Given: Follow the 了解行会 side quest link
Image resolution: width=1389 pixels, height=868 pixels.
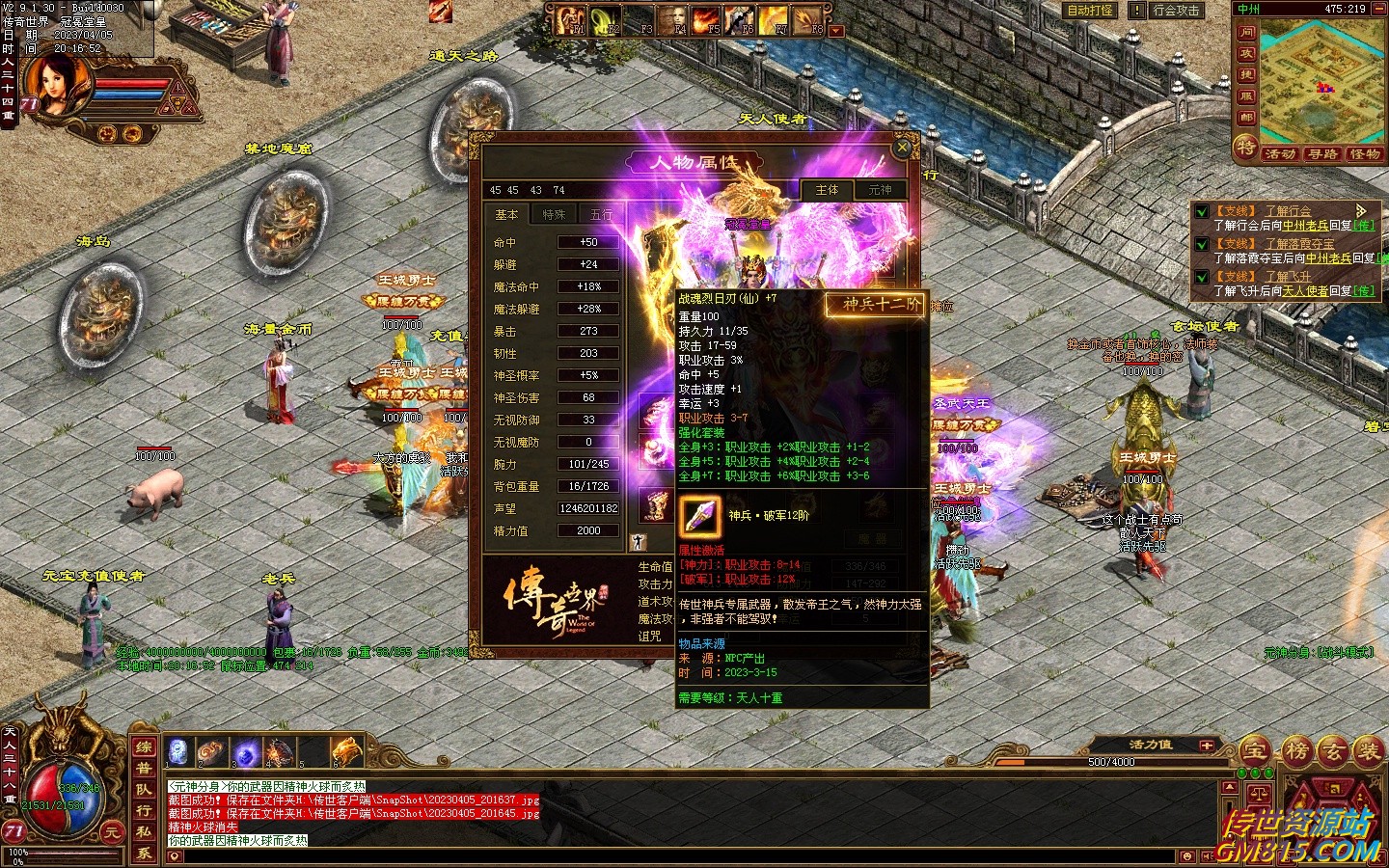Looking at the screenshot, I should 1288,211.
